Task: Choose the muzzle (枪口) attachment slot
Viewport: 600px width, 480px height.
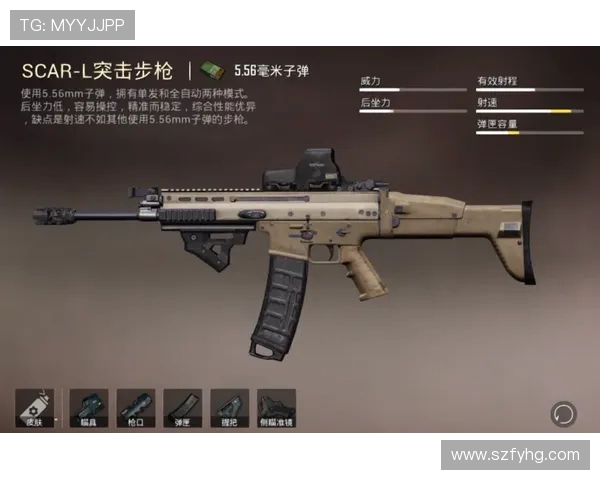Action: coord(136,408)
